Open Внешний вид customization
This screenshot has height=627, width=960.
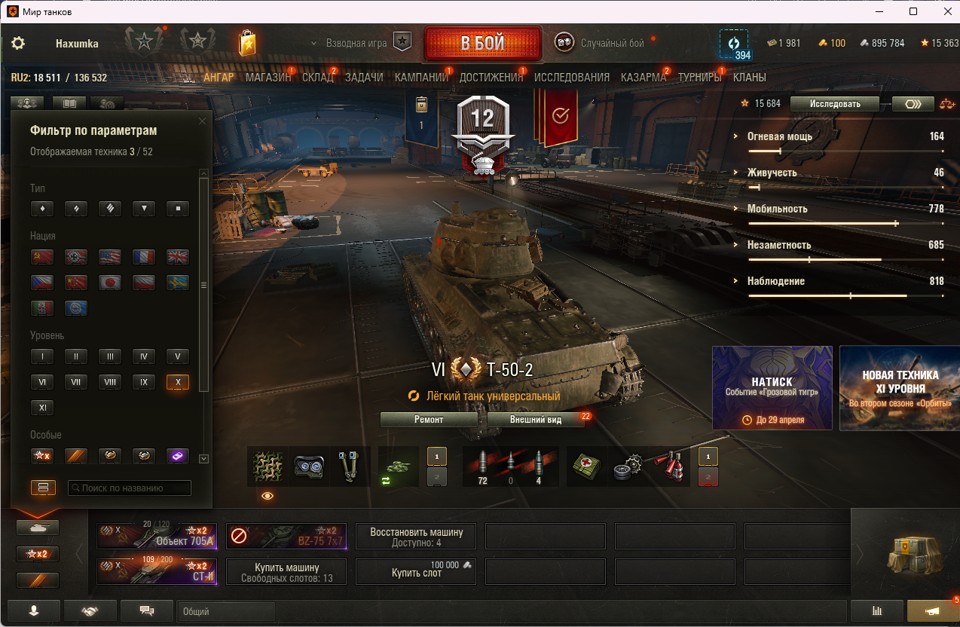point(535,420)
